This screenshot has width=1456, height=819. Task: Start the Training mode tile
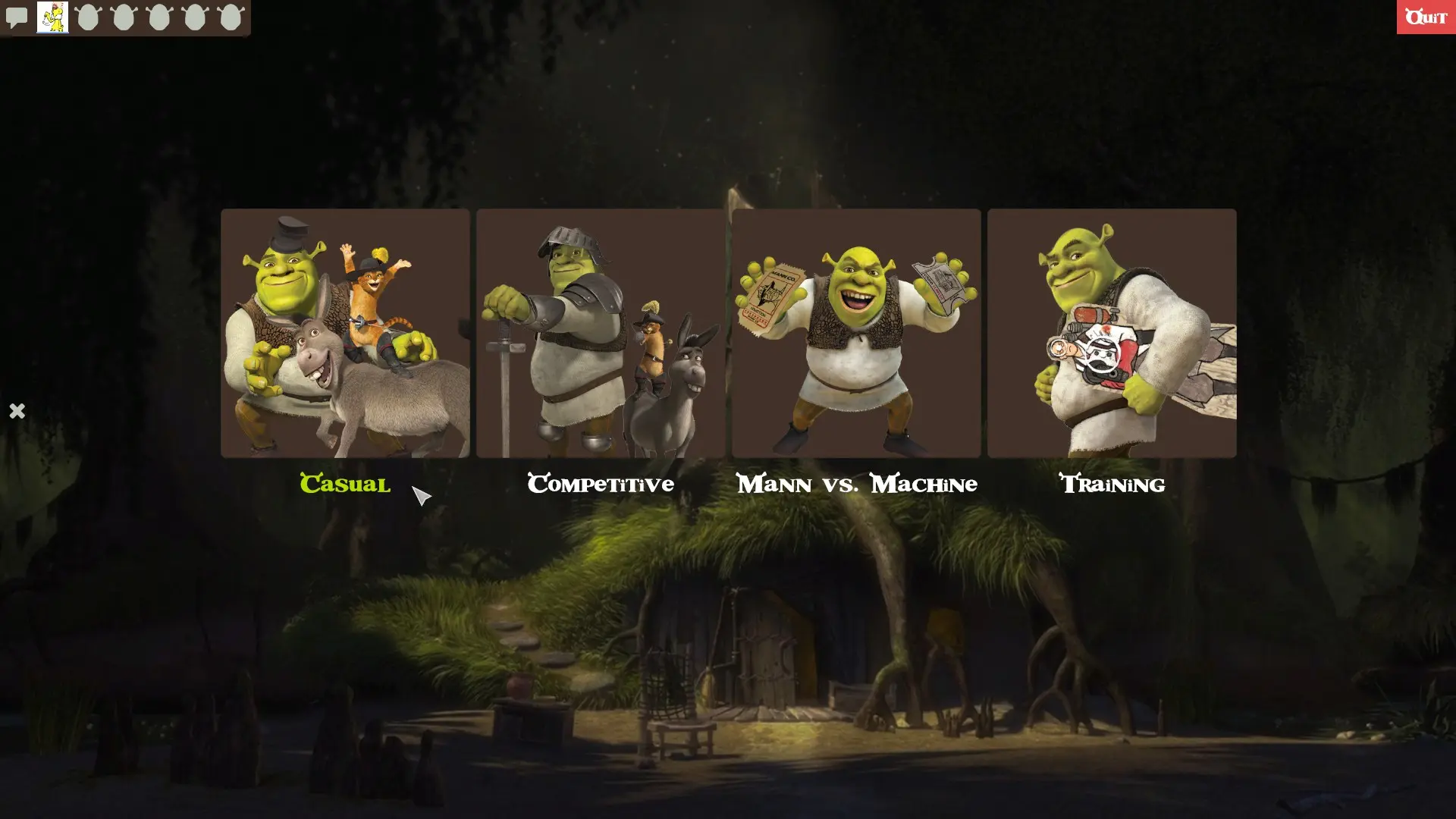pyautogui.click(x=1112, y=334)
